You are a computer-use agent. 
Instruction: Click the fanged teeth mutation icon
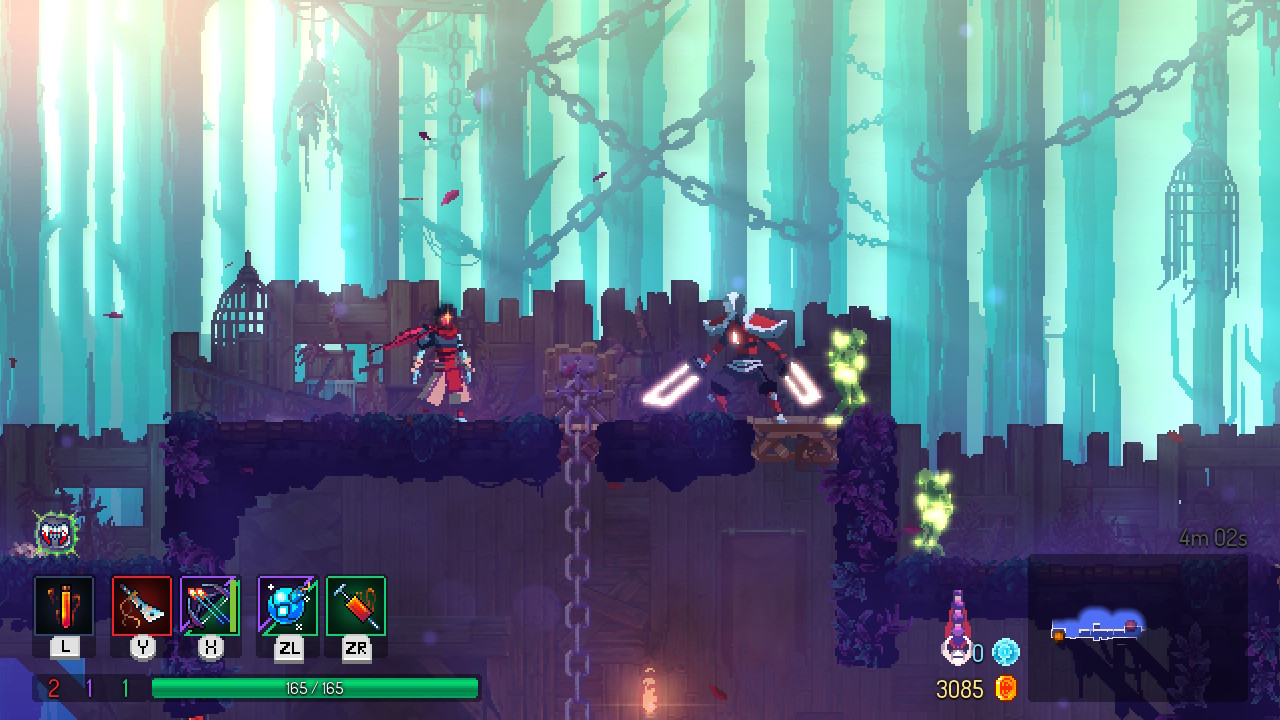(55, 534)
